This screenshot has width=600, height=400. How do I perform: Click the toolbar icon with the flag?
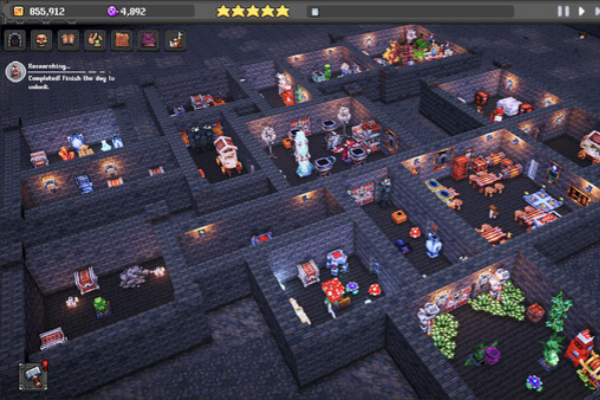pos(175,40)
